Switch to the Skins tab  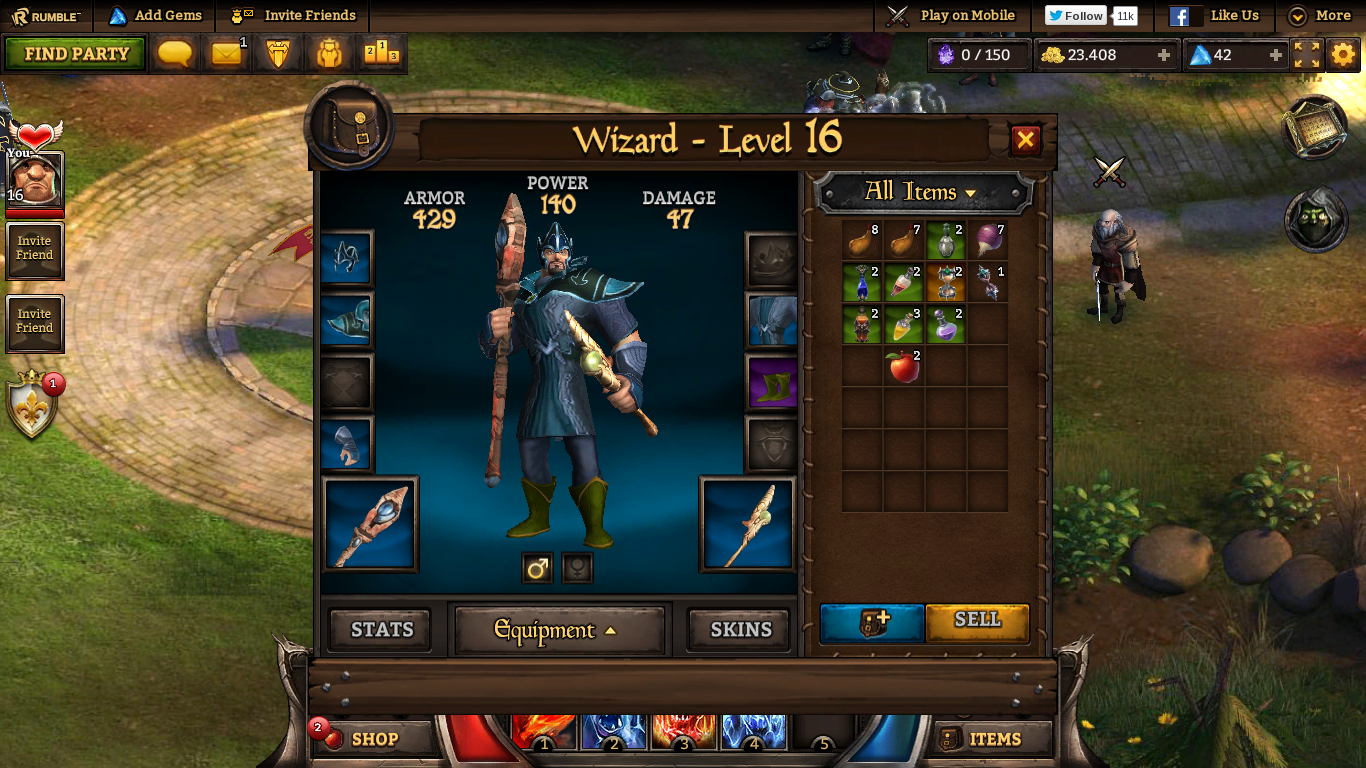(740, 629)
